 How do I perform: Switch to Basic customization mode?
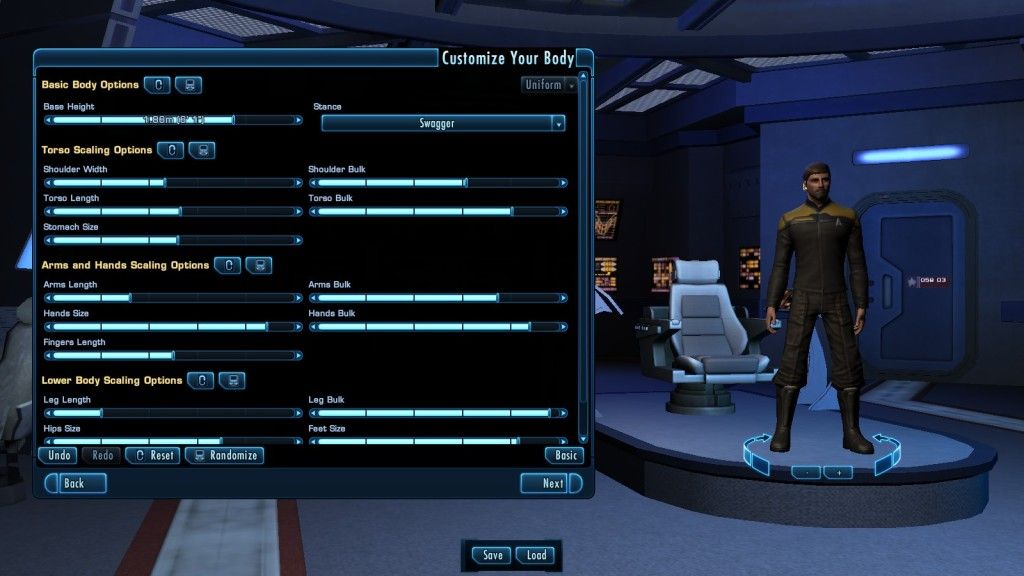pos(564,455)
